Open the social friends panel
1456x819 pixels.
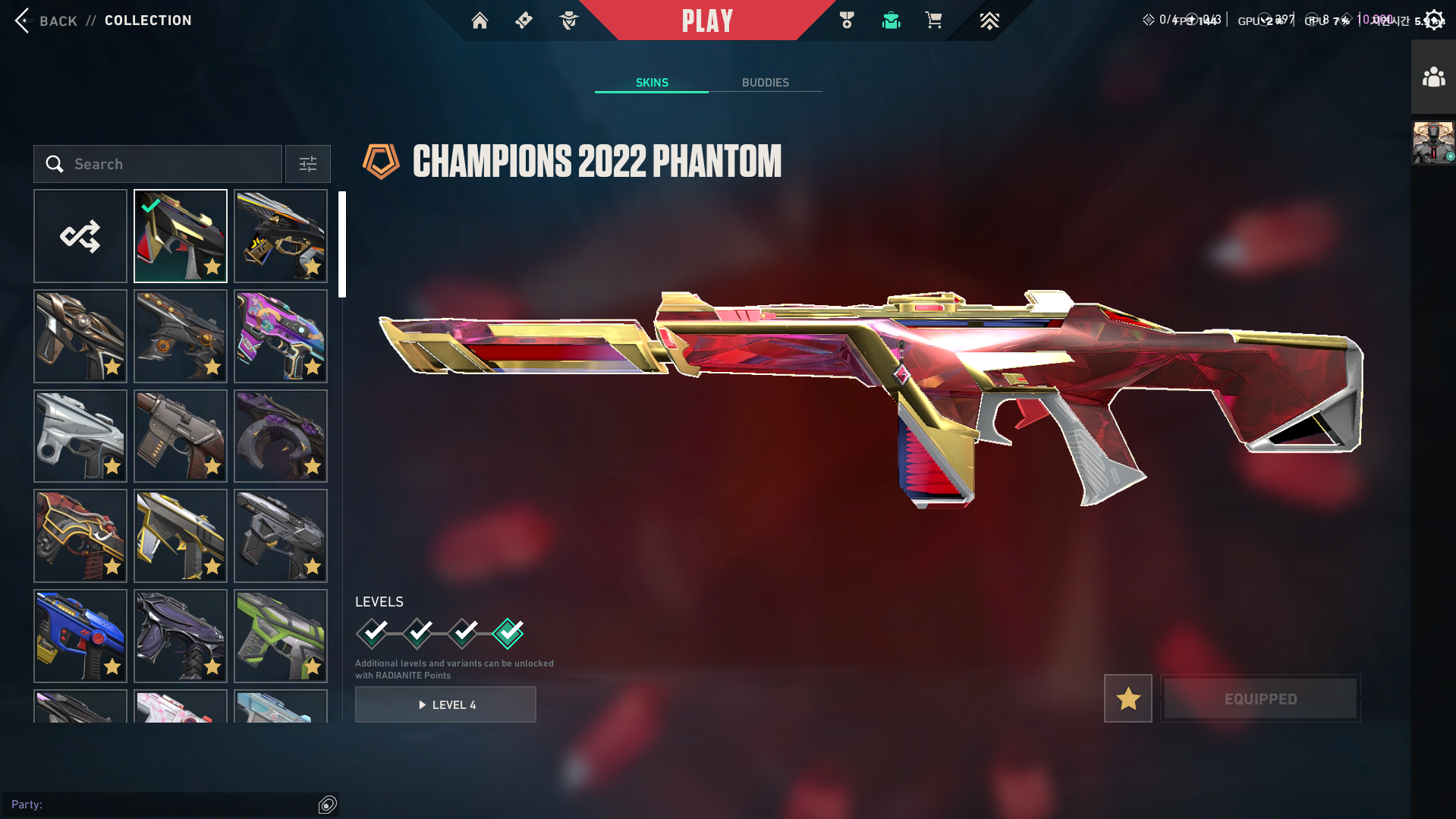point(1433,77)
